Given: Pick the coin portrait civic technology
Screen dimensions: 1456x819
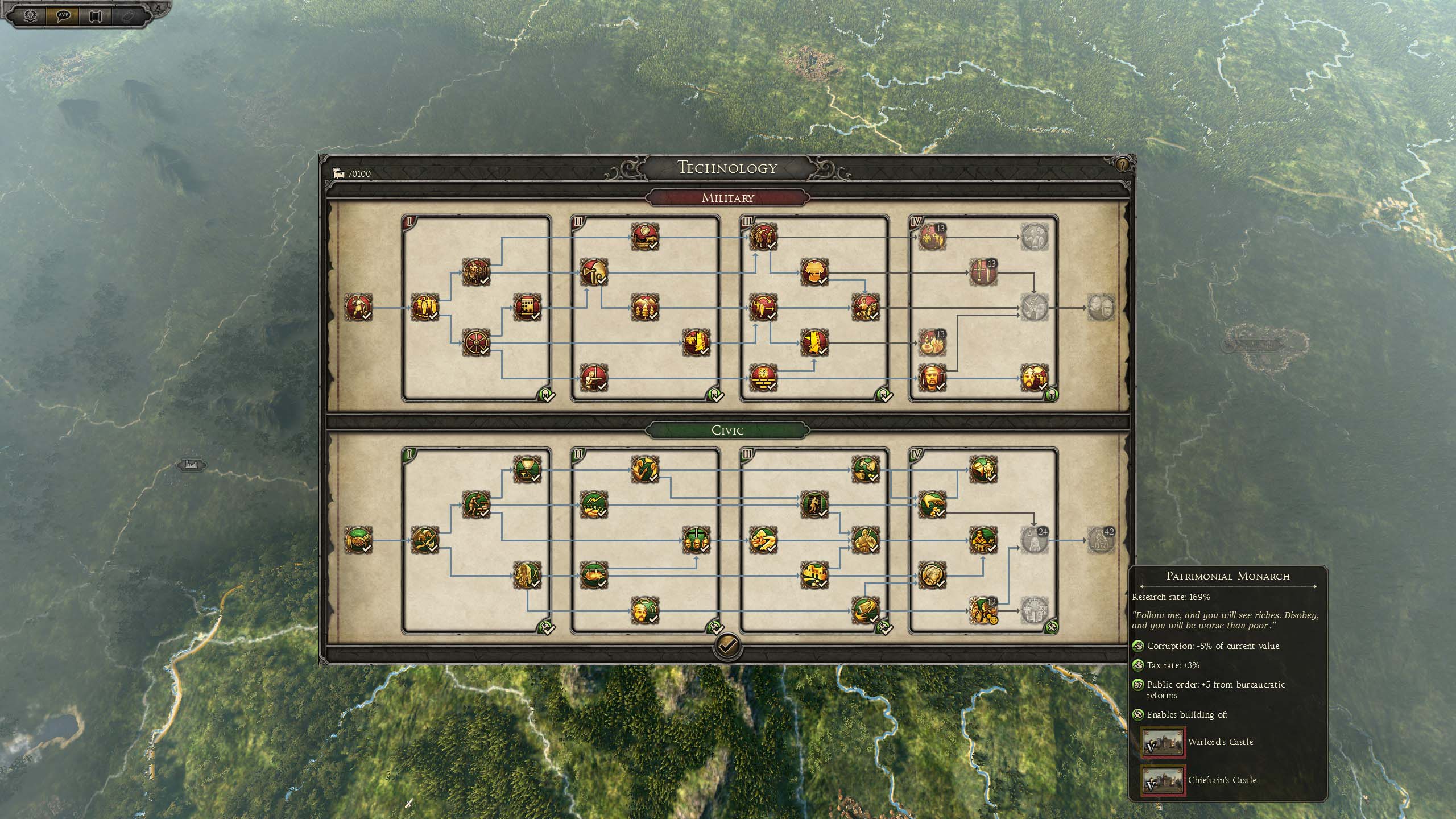Looking at the screenshot, I should [932, 575].
